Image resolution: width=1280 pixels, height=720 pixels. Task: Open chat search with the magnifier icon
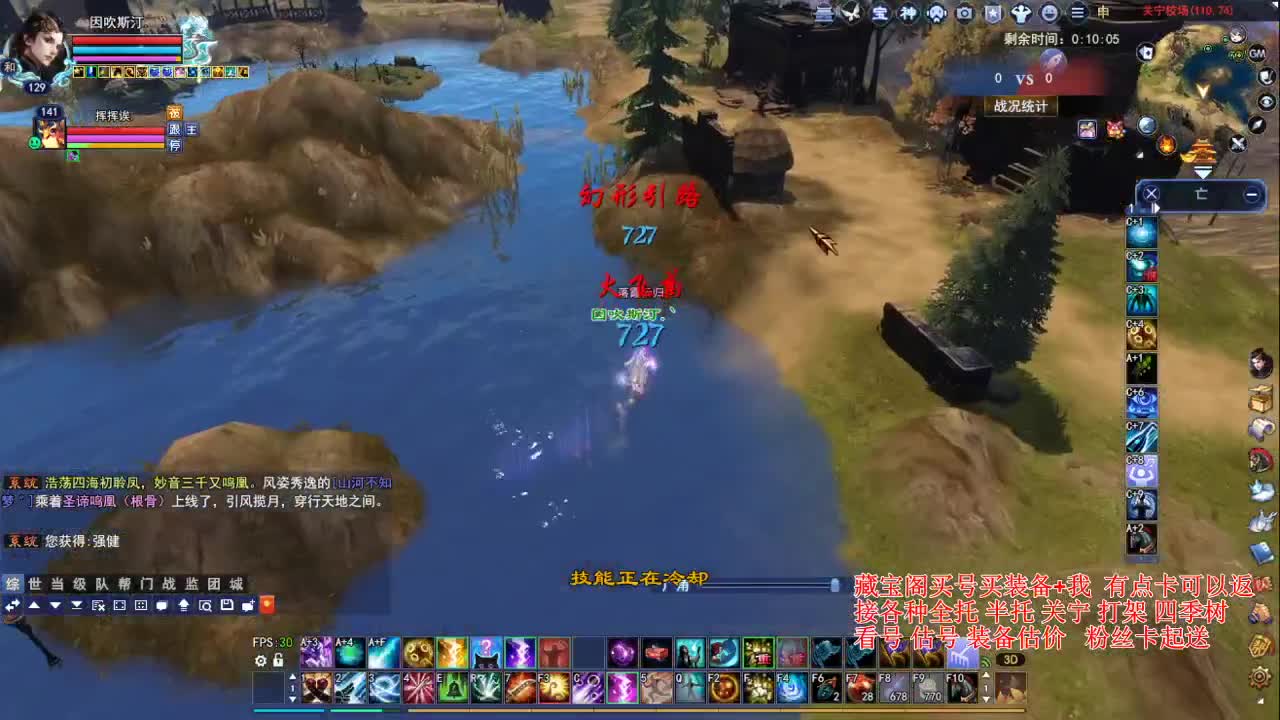tap(205, 605)
